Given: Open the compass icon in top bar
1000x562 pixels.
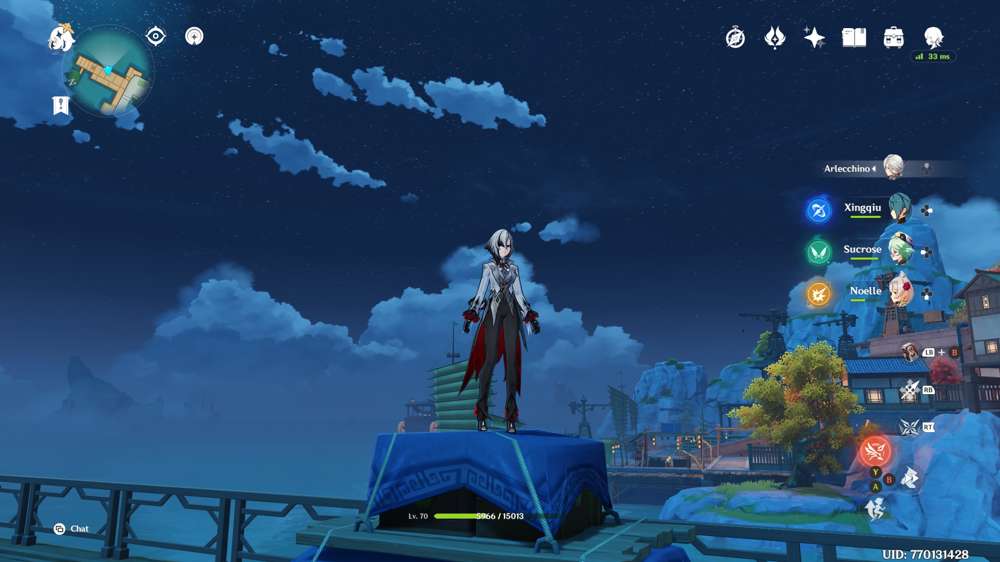Looking at the screenshot, I should click(735, 38).
